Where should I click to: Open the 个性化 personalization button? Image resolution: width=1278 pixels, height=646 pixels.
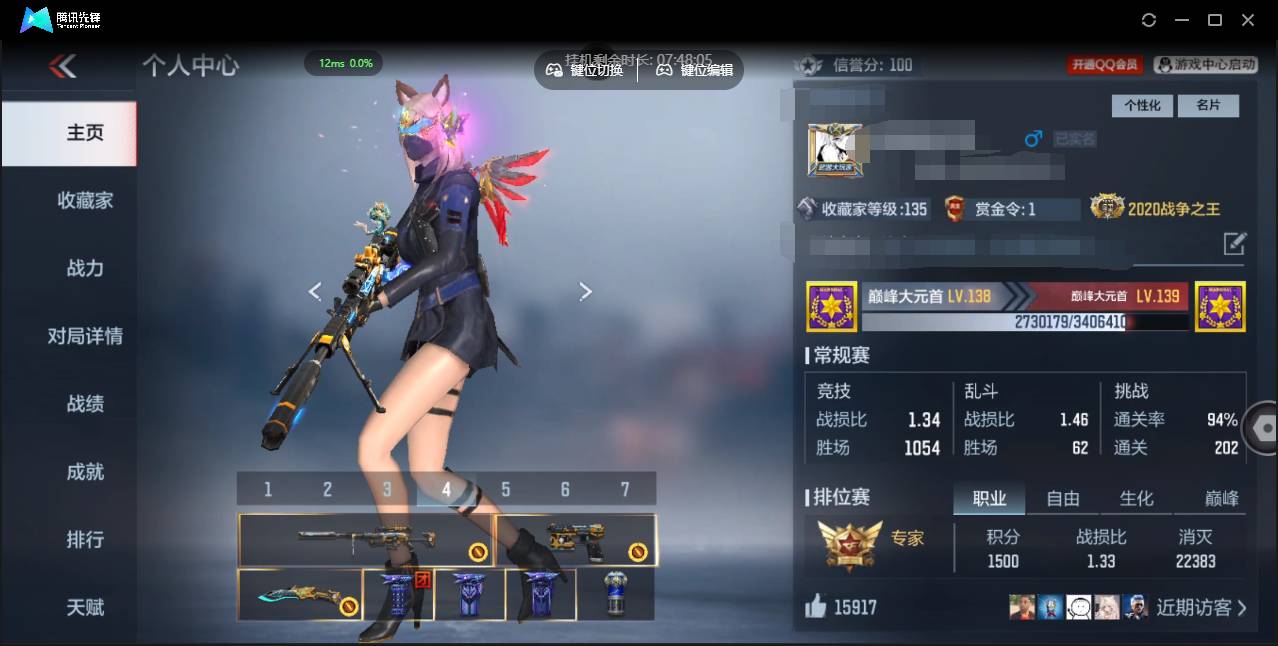point(1142,106)
